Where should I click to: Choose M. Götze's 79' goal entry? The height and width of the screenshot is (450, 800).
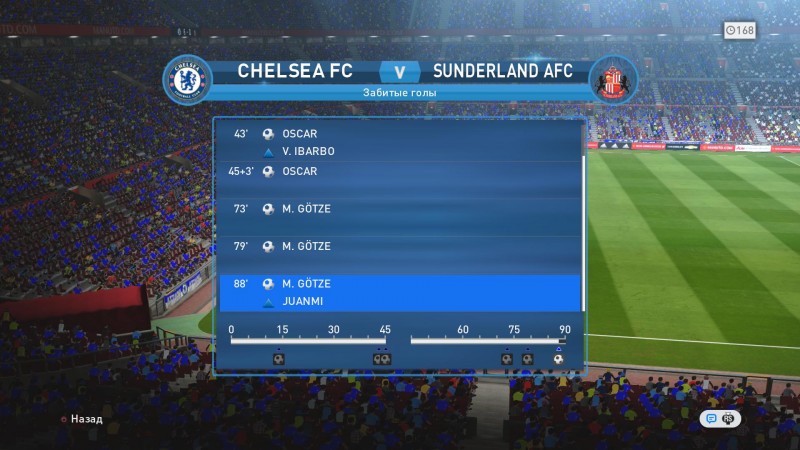tap(399, 246)
